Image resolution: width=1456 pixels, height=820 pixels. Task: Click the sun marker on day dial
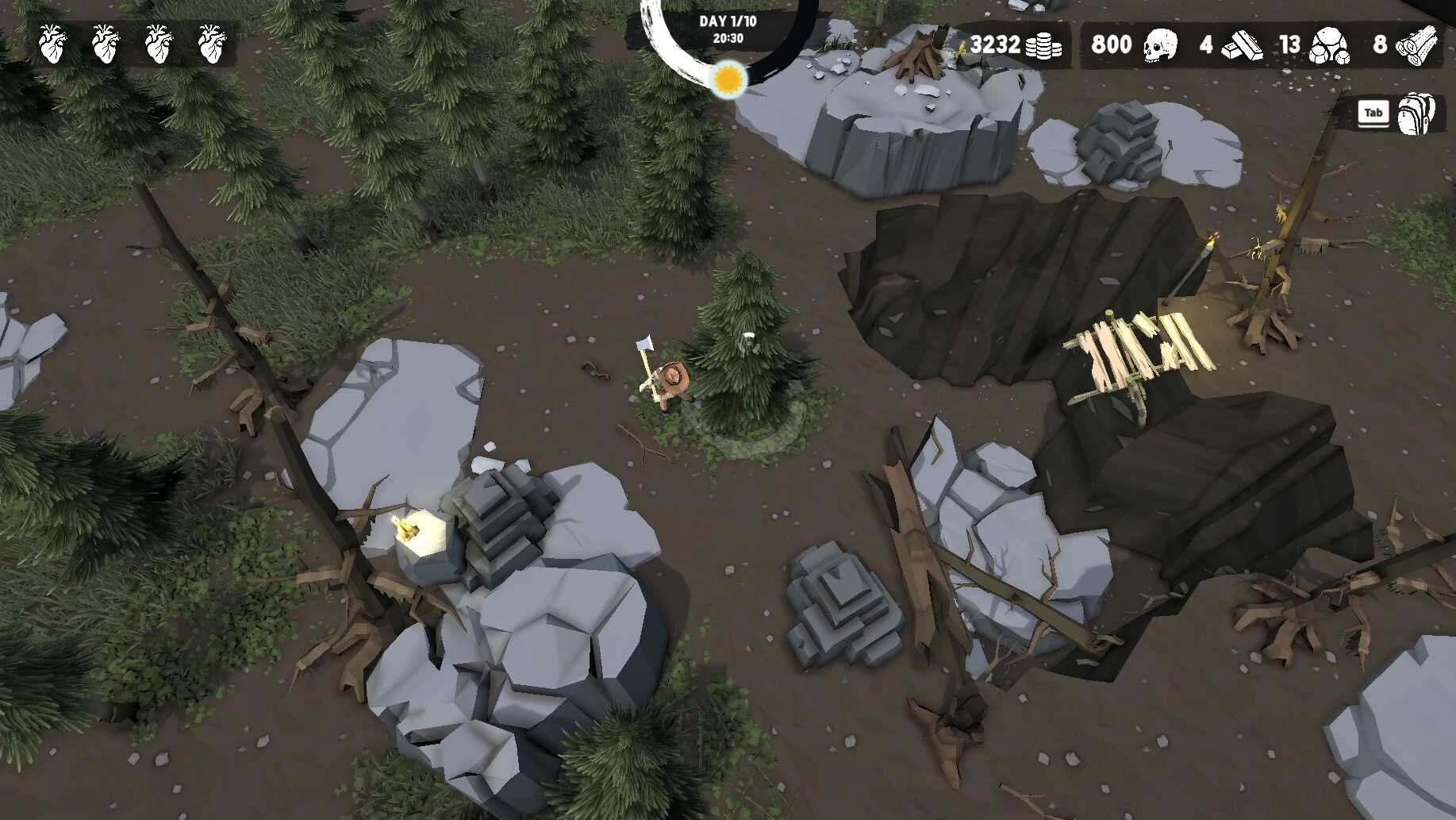728,79
